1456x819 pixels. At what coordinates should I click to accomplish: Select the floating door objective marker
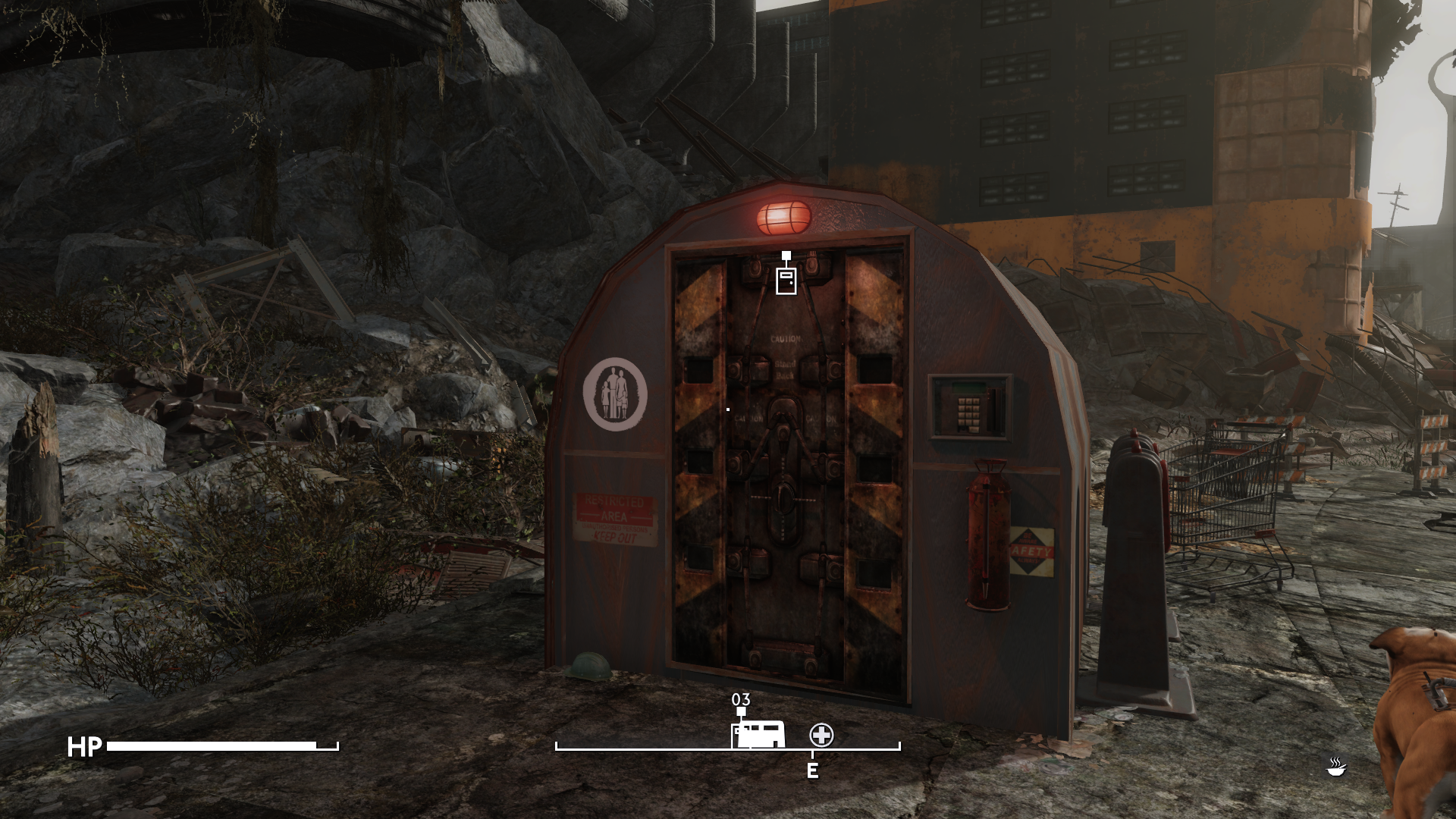[x=786, y=279]
